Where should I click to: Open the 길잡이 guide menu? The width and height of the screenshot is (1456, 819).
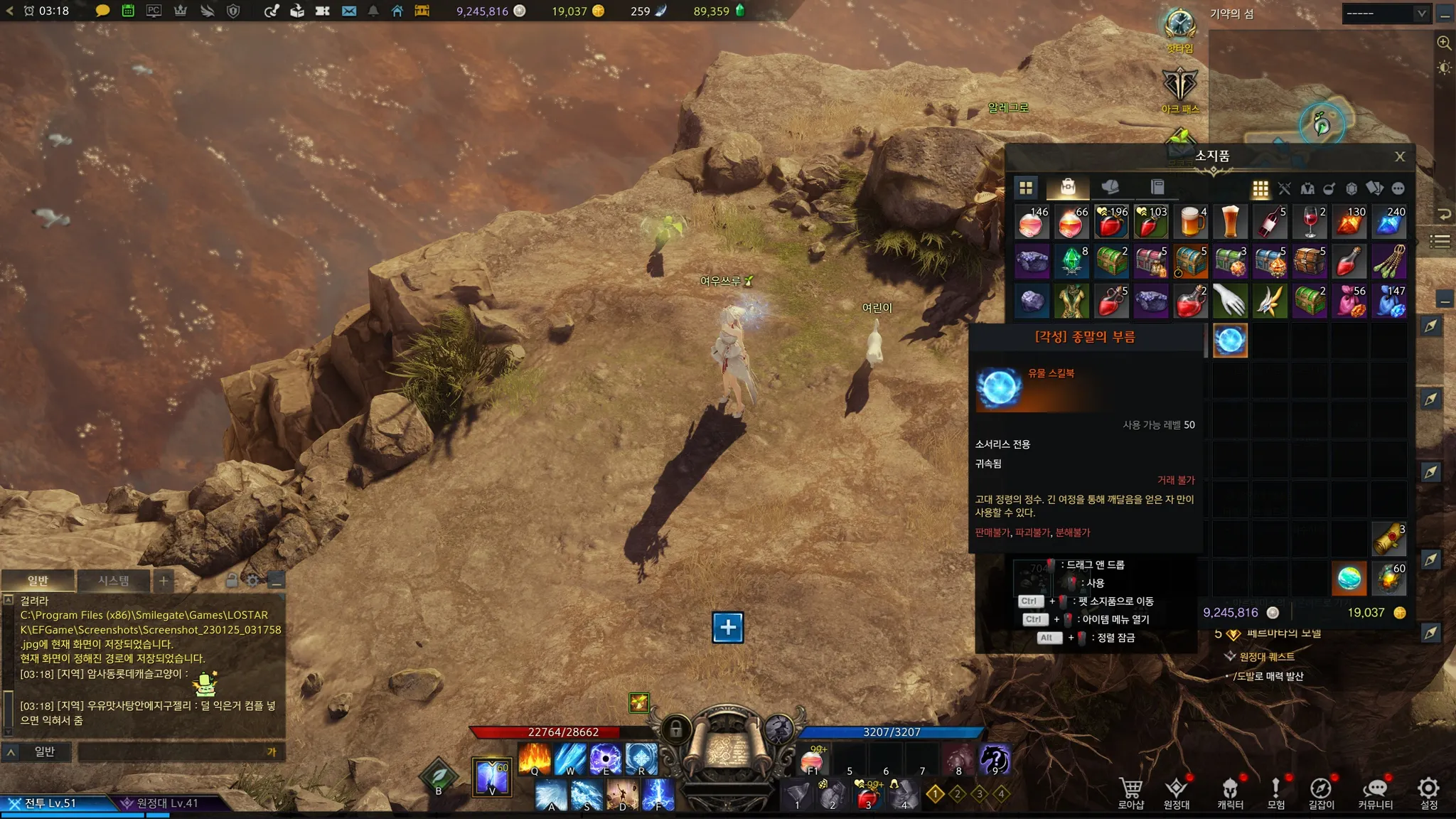pos(1321,793)
